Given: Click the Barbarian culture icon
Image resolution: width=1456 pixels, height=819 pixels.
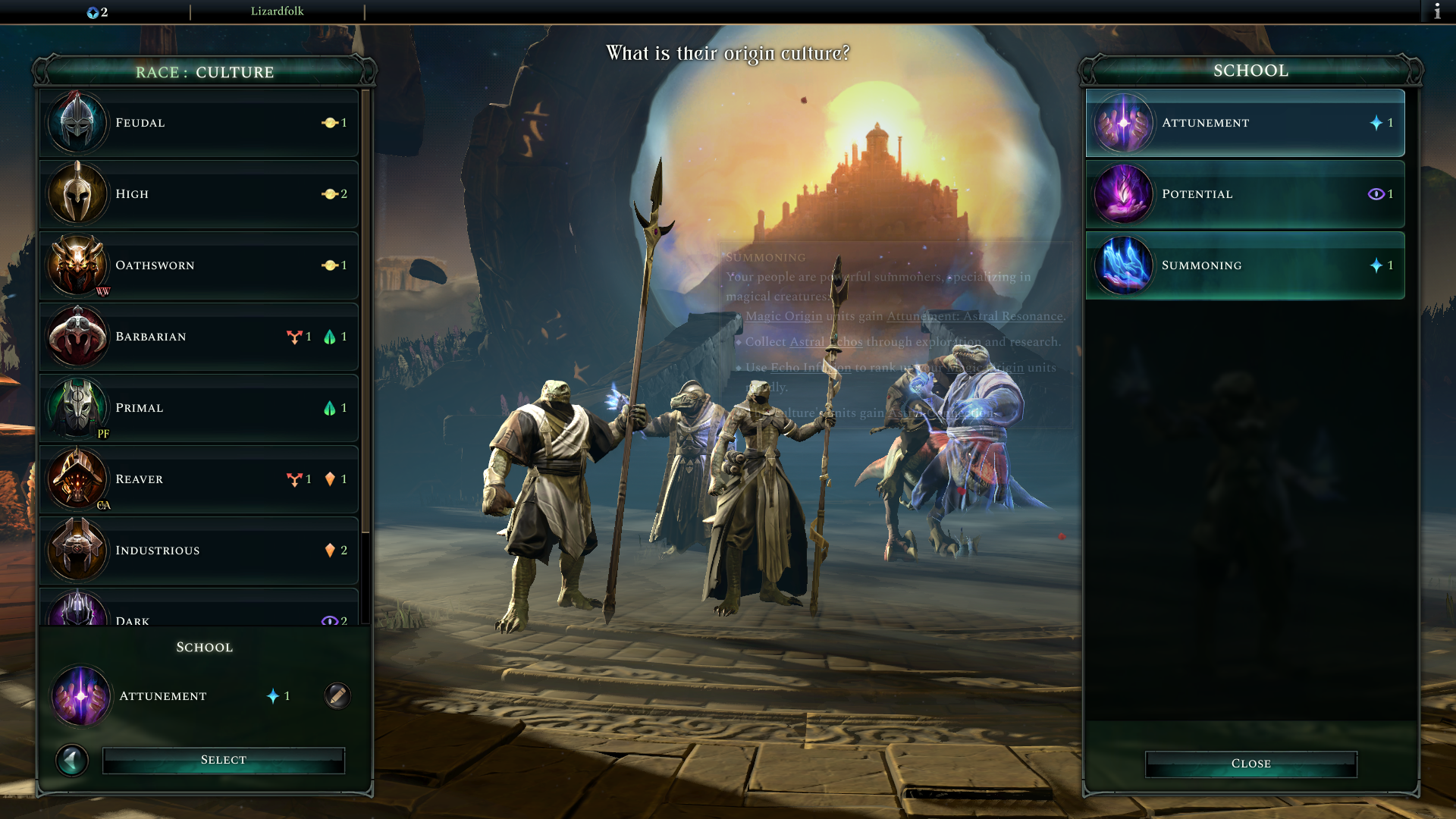Looking at the screenshot, I should coord(77,336).
